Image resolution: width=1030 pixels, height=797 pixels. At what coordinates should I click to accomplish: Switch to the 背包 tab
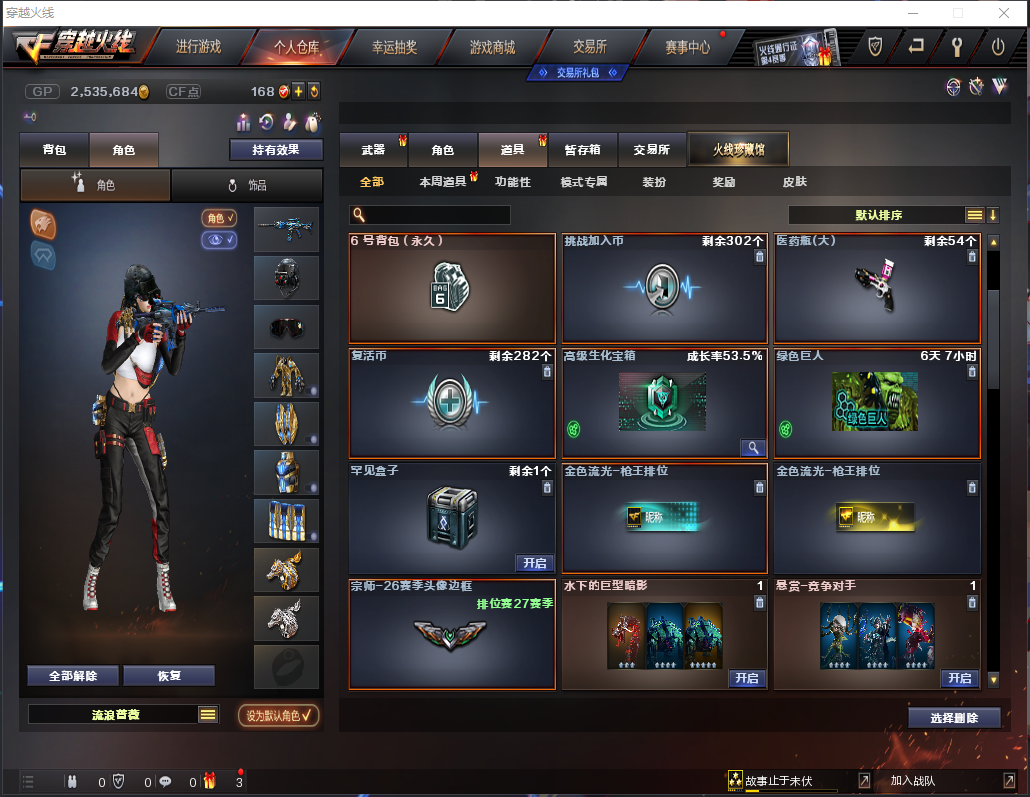[55, 150]
